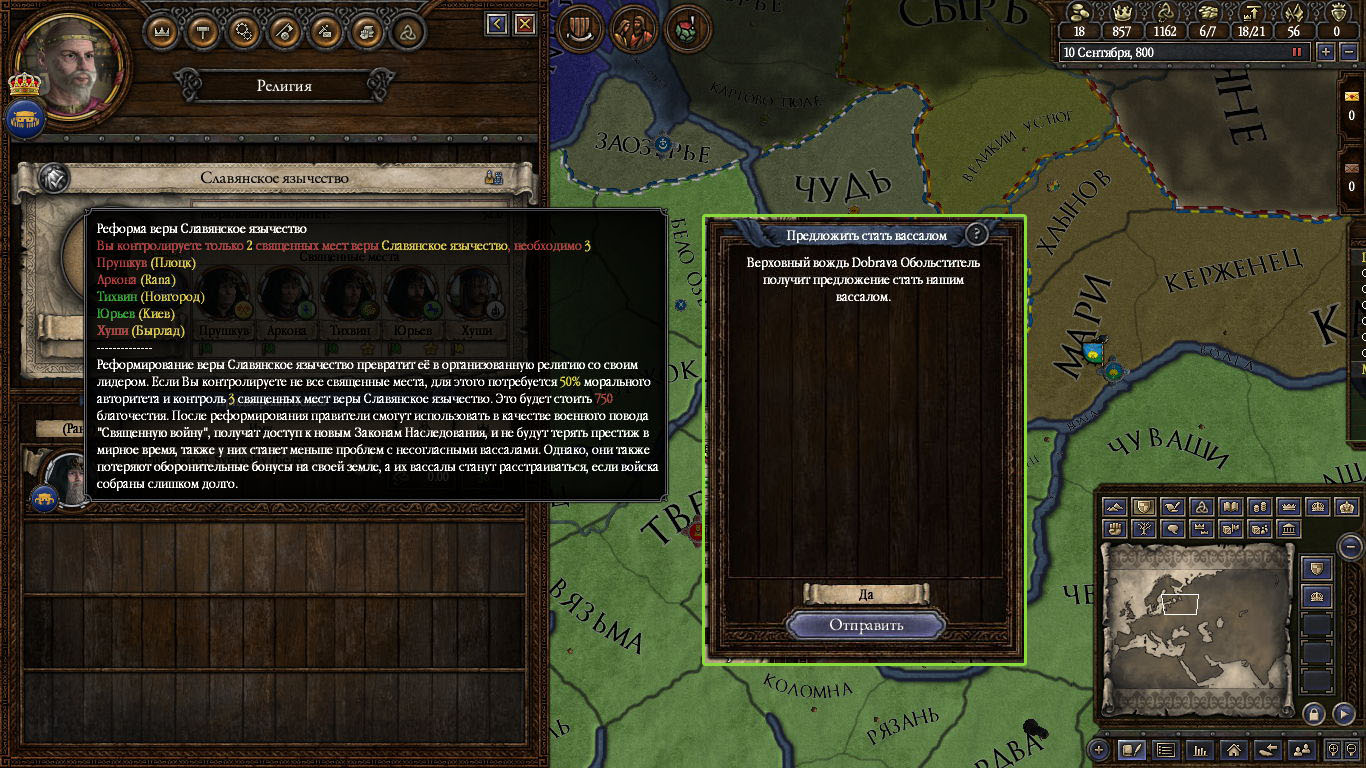
Task: Go to the capital with the house button
Action: [1234, 749]
